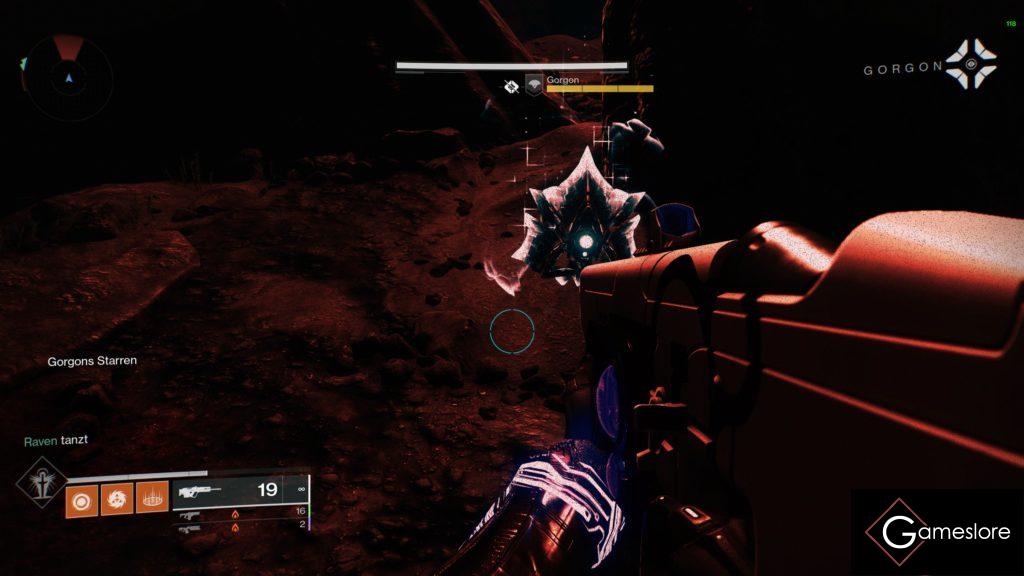Switch to the second weapon with 16 ammo

click(x=240, y=512)
